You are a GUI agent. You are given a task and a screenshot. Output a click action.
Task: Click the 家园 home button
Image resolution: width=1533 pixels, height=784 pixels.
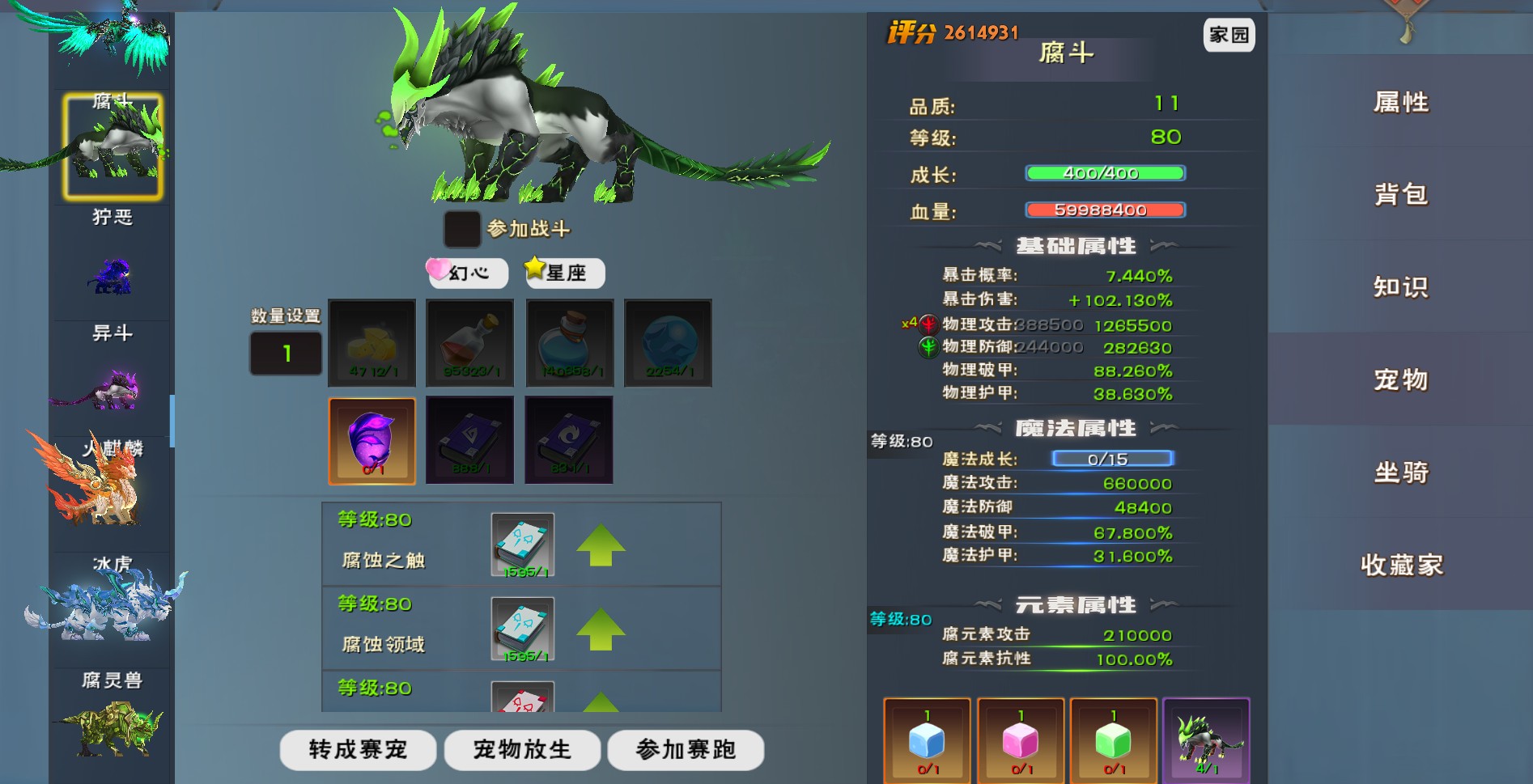[1229, 35]
